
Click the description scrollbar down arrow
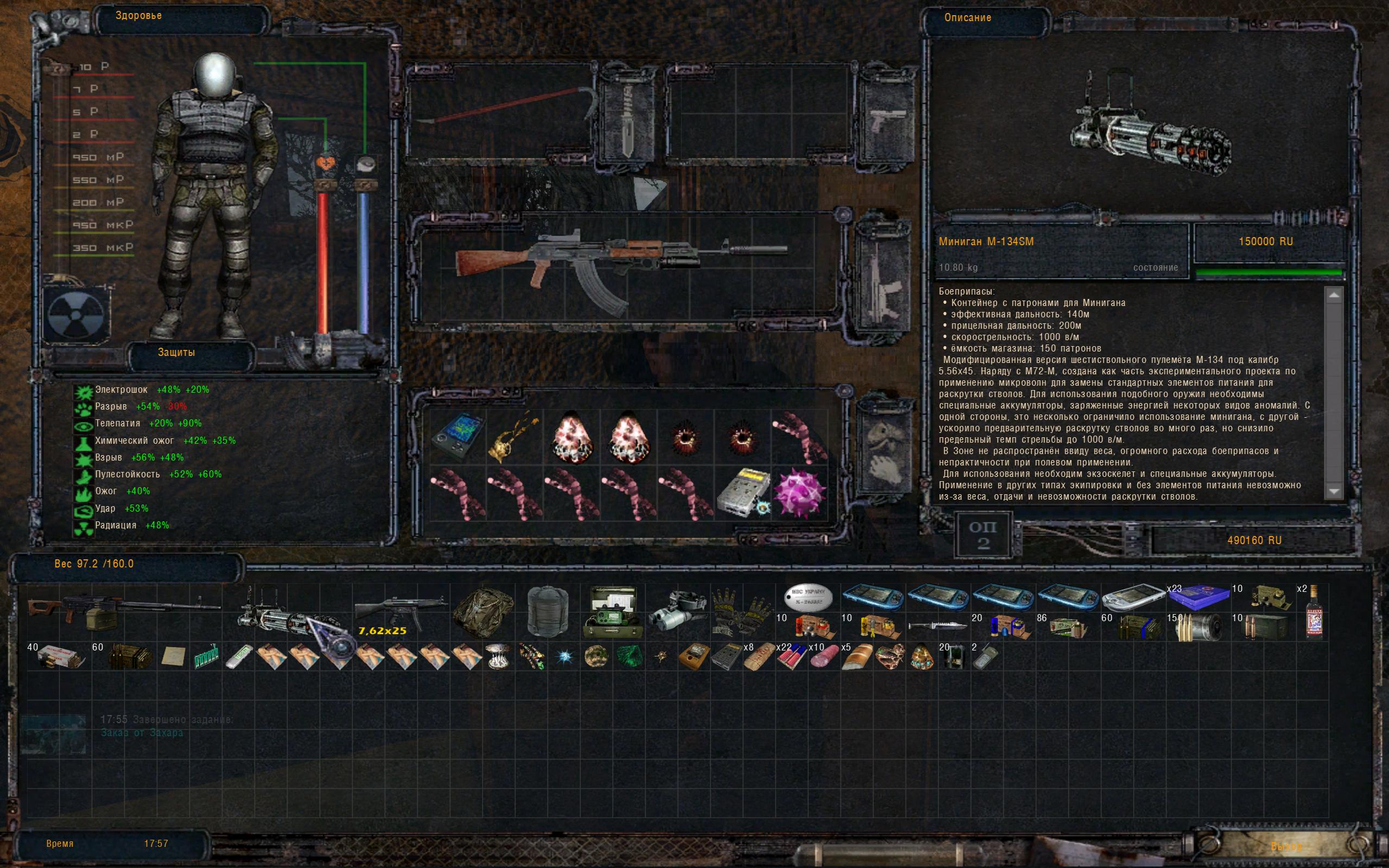(1333, 492)
